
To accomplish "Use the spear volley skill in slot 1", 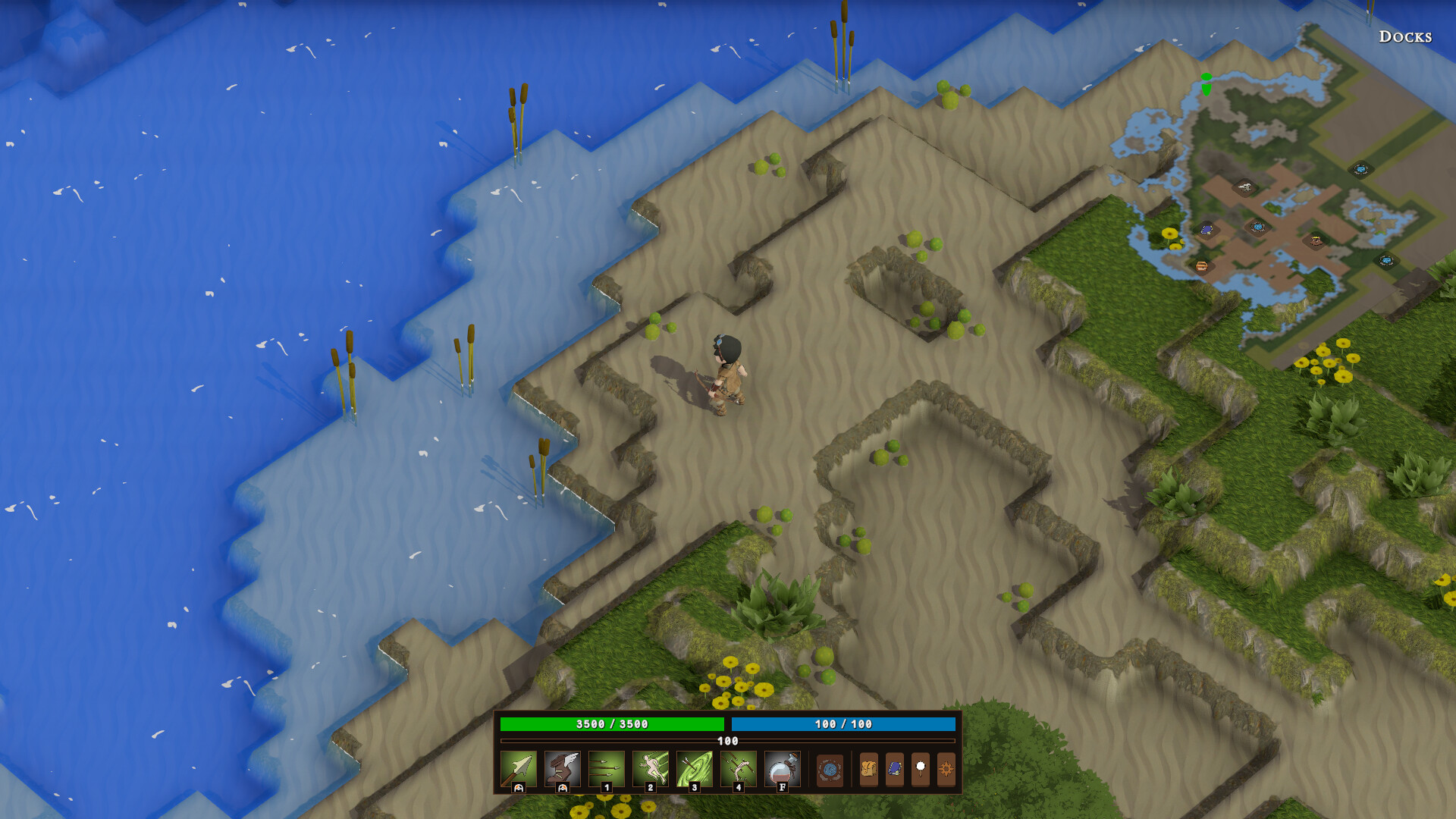I will tap(605, 770).
